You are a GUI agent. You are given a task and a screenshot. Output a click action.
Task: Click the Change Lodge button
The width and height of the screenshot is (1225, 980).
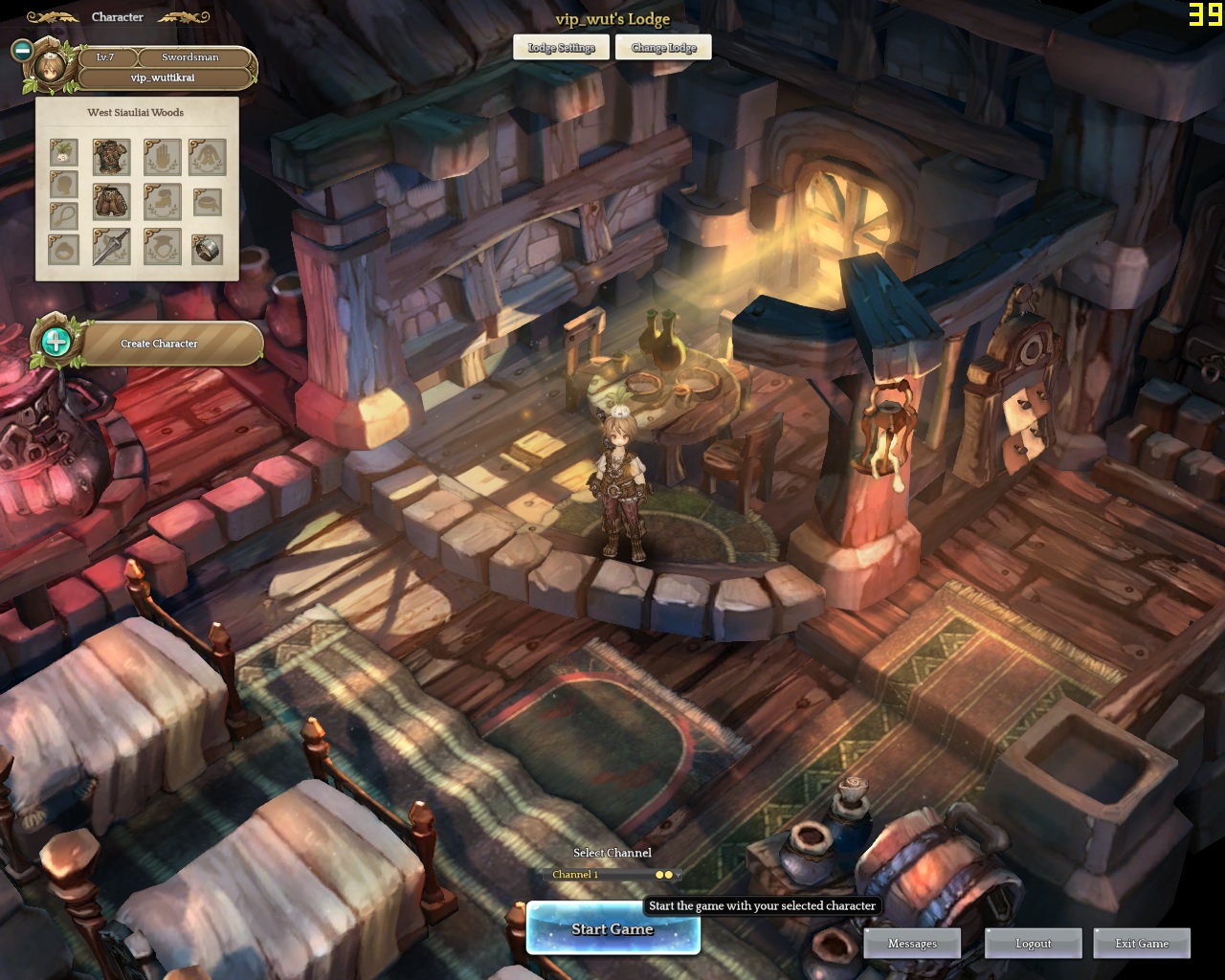[x=663, y=48]
